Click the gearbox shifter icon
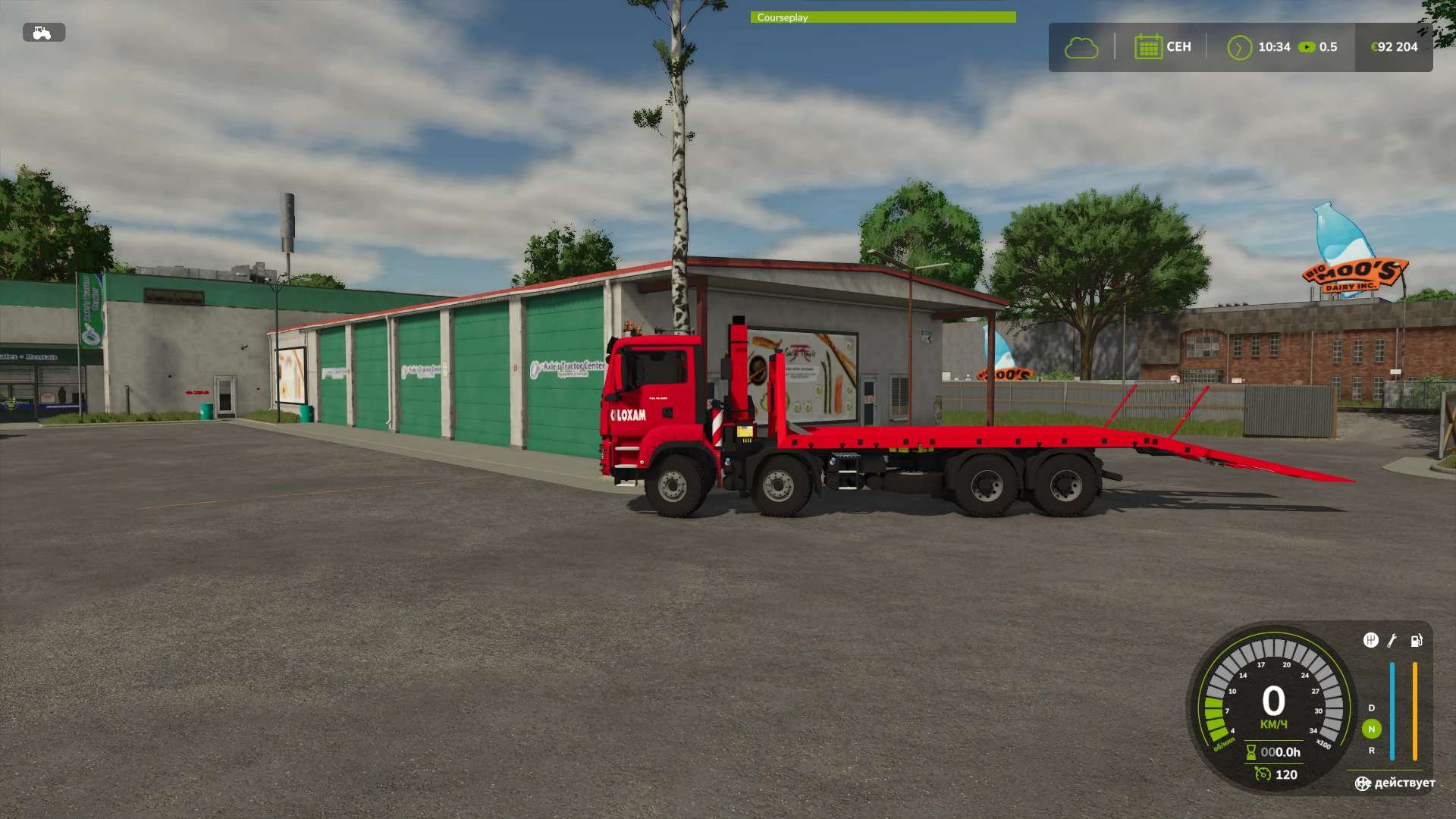The height and width of the screenshot is (819, 1456). point(1370,641)
